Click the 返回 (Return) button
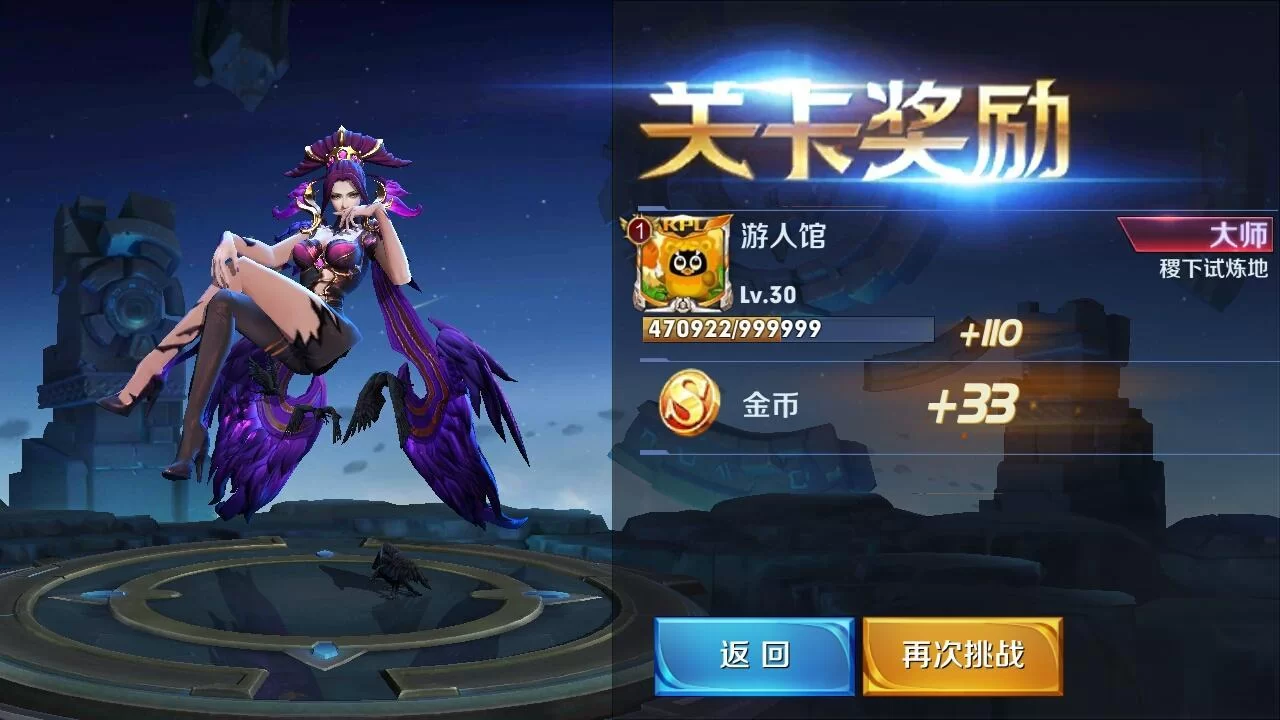Viewport: 1280px width, 720px height. tap(753, 656)
